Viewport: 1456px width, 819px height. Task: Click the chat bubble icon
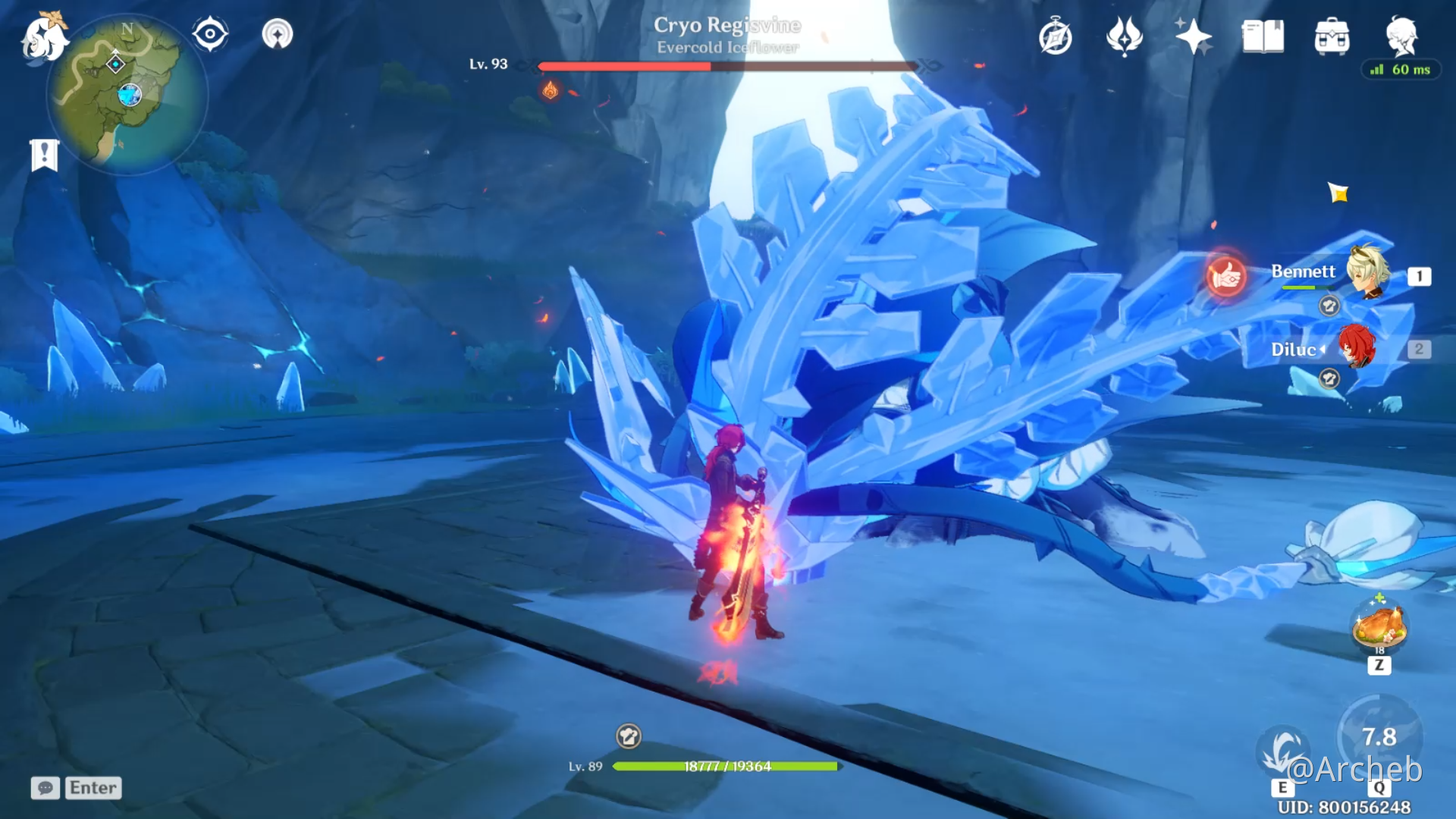pos(45,789)
